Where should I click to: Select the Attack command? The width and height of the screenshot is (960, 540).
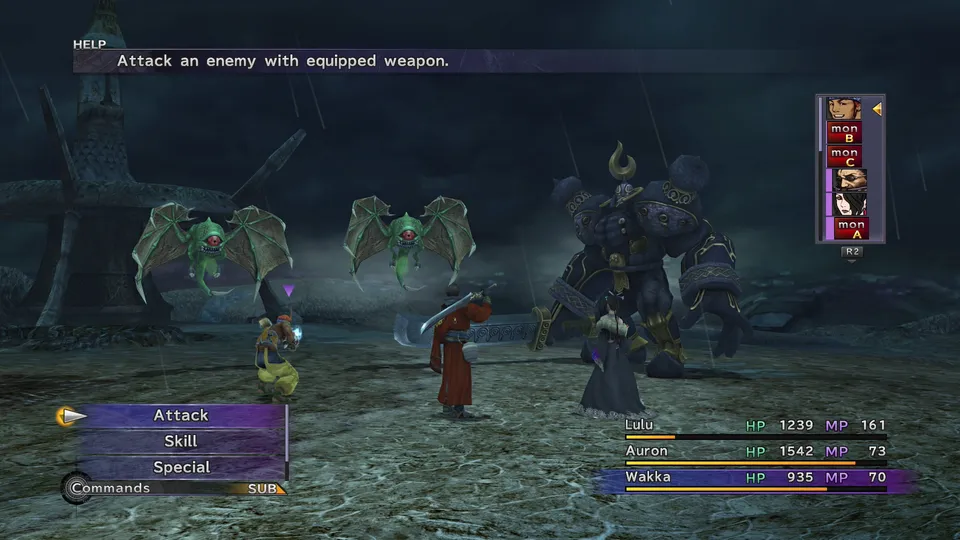181,415
